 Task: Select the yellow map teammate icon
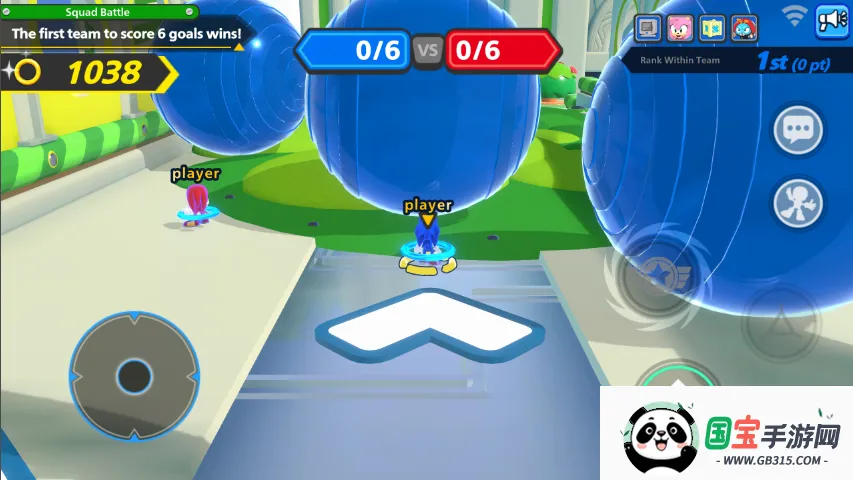point(712,27)
